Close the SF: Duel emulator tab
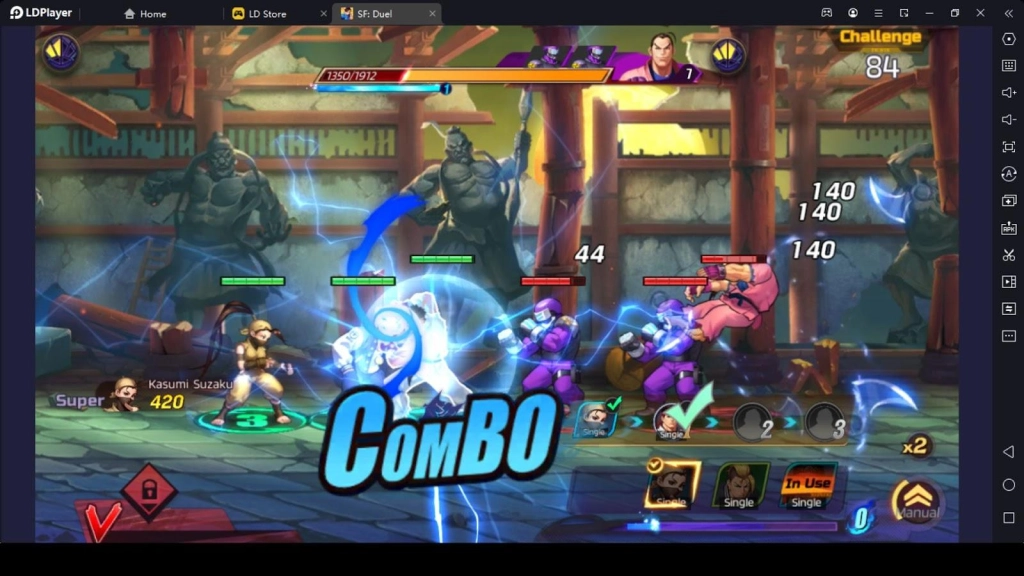Screen dimensions: 1024x576 [433, 14]
